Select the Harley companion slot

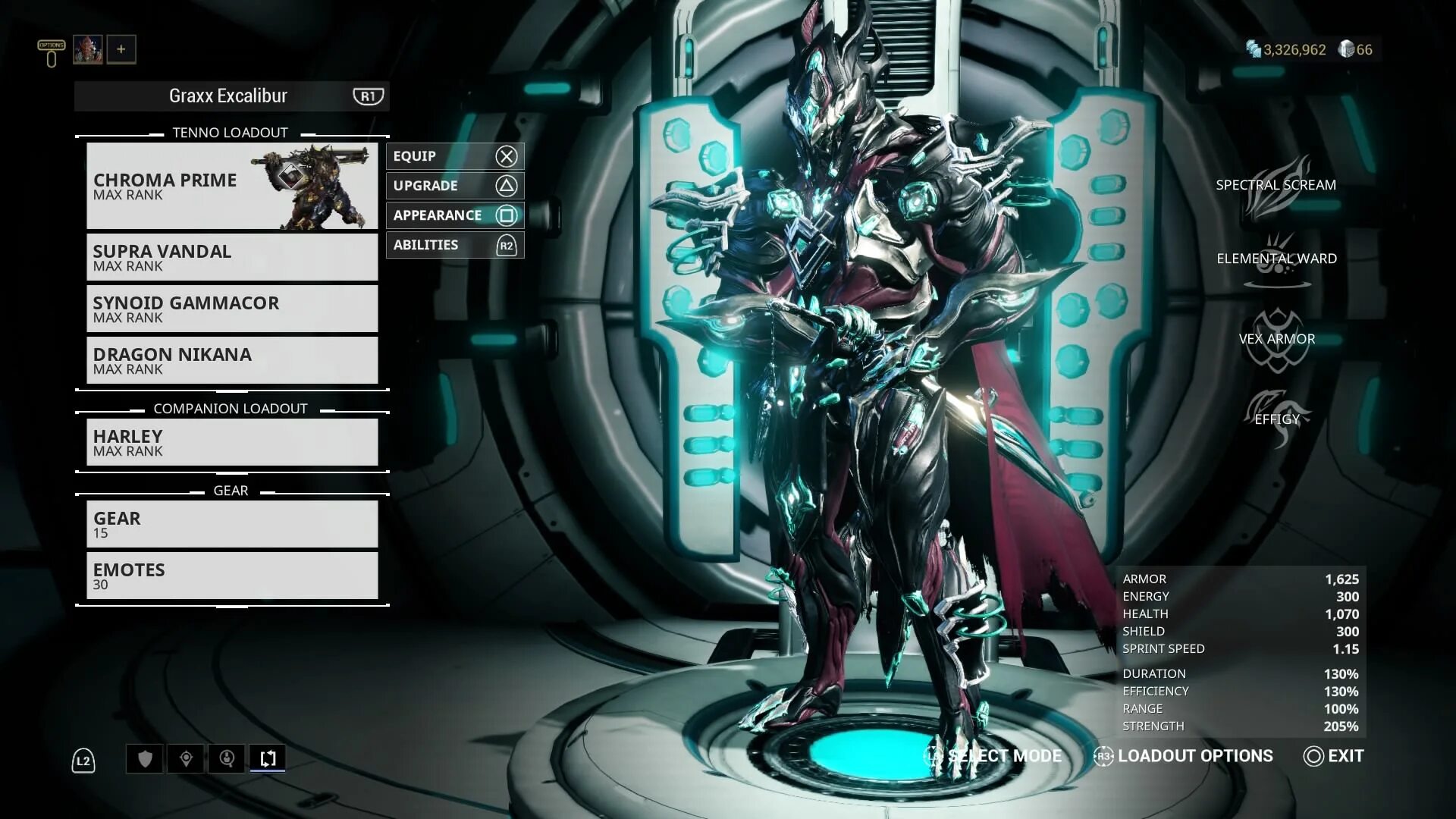tap(231, 442)
